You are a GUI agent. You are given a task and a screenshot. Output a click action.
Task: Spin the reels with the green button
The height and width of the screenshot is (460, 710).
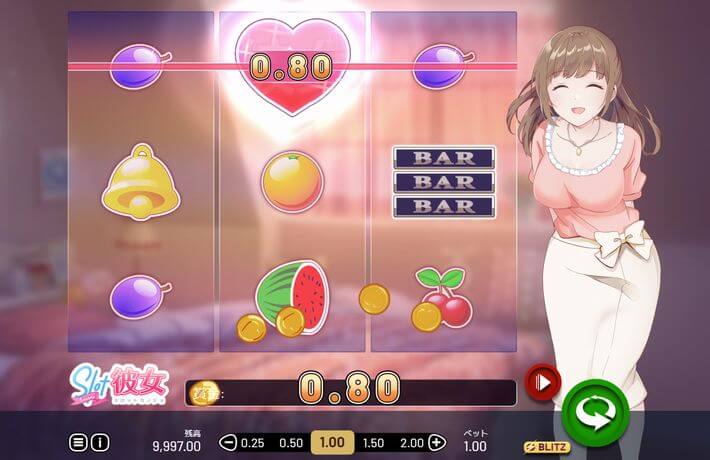coord(594,410)
